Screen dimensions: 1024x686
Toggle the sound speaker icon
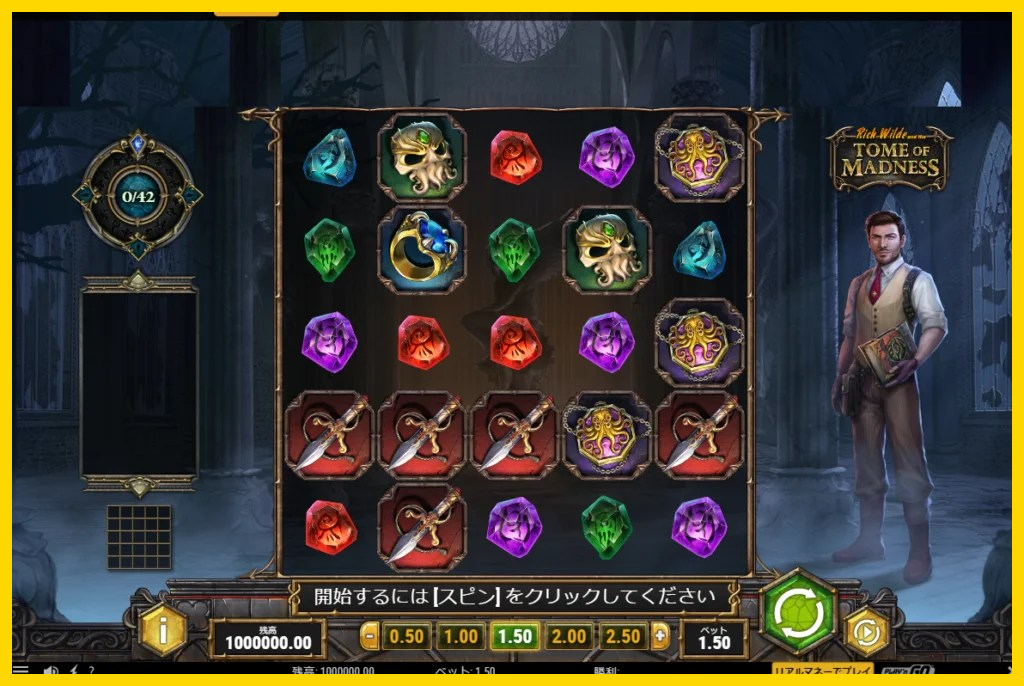click(50, 671)
